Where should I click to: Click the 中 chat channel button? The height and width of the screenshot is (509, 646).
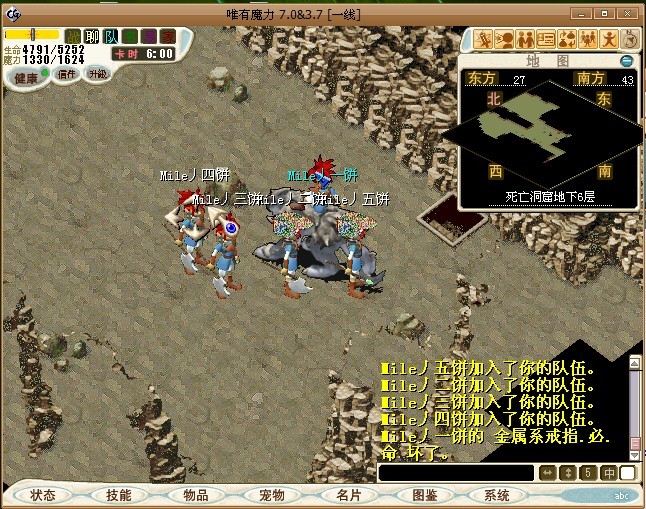pos(608,472)
